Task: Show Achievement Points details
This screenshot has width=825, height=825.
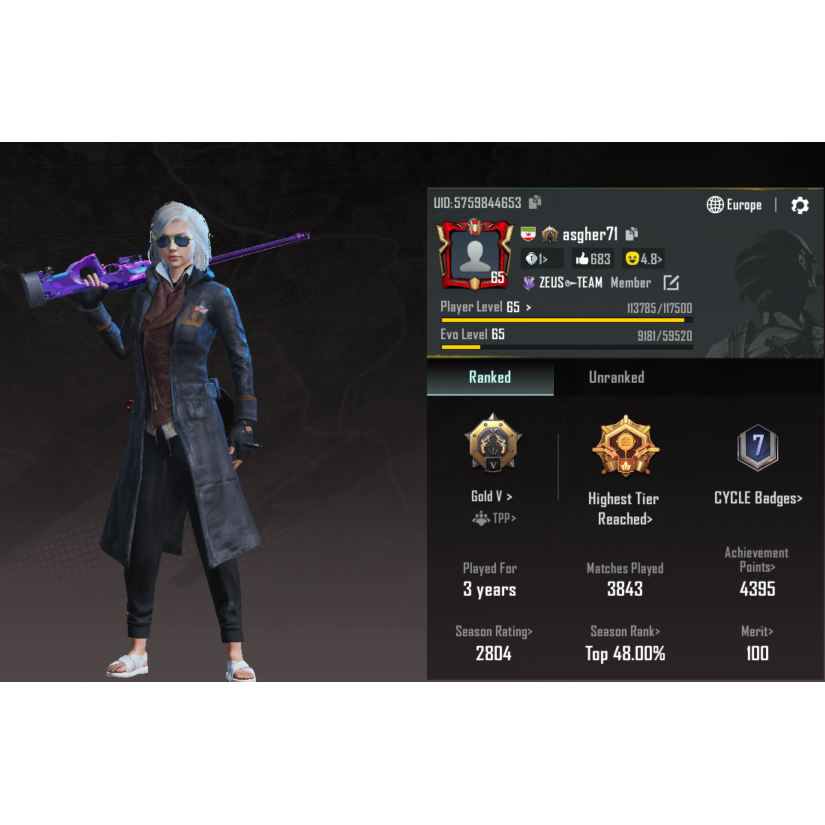Action: click(x=757, y=559)
